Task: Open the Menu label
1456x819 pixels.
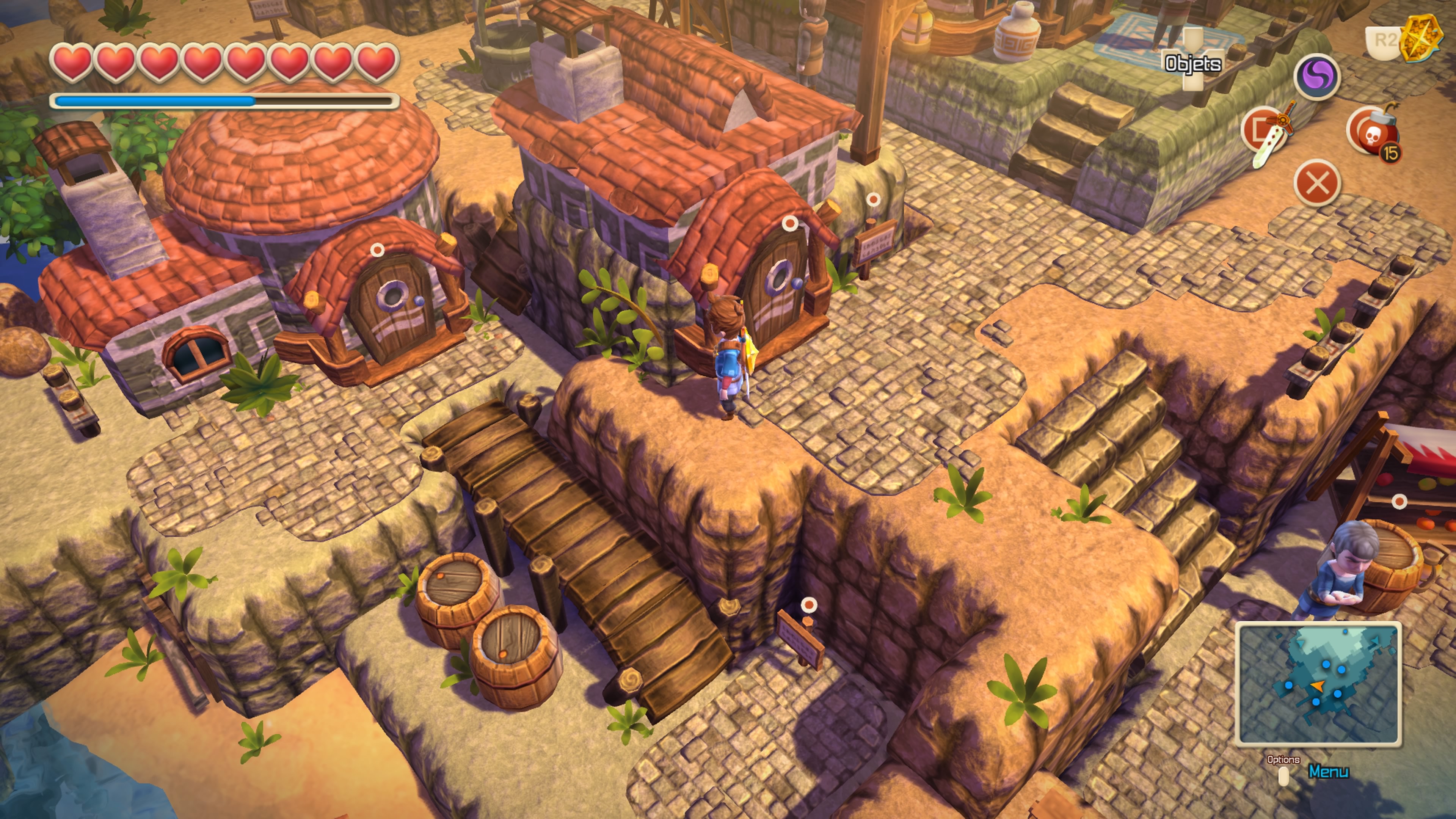Action: click(1328, 772)
